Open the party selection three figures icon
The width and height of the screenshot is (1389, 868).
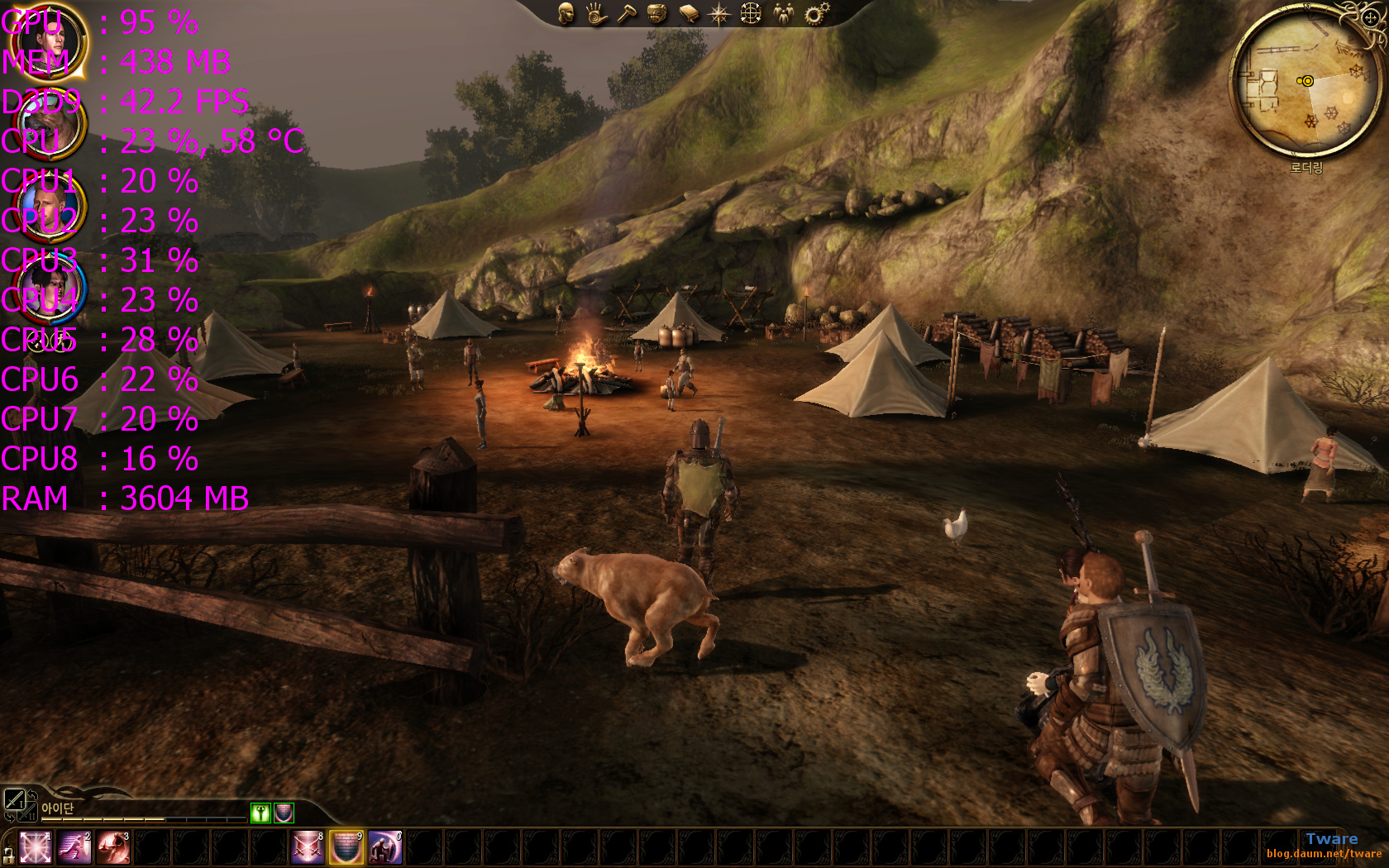tap(782, 14)
